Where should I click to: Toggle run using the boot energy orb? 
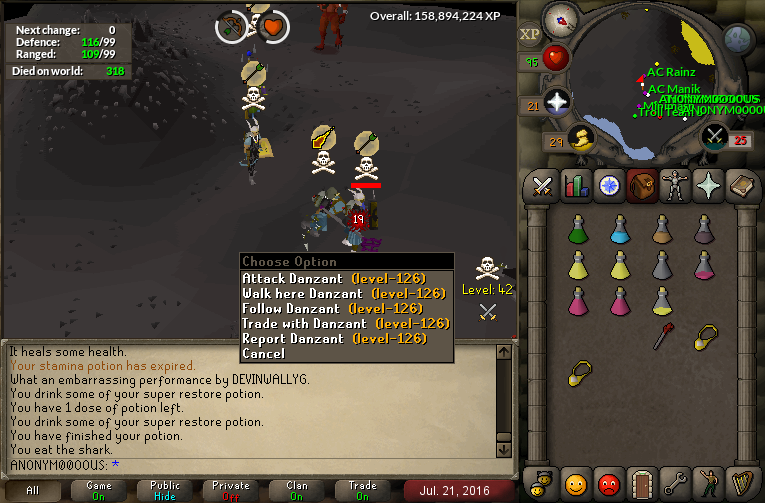pos(578,136)
